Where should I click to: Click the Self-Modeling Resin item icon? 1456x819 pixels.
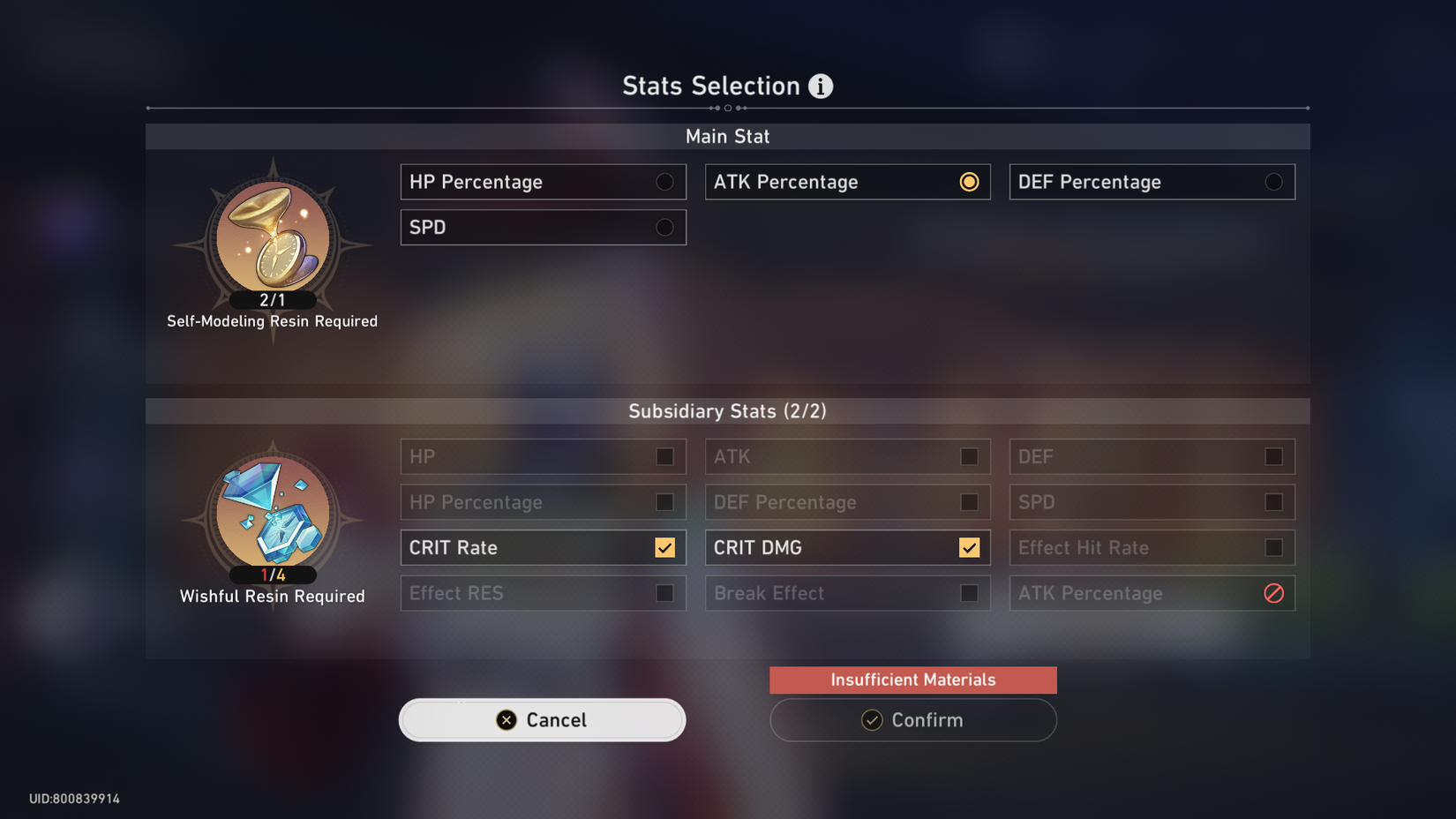tap(271, 238)
